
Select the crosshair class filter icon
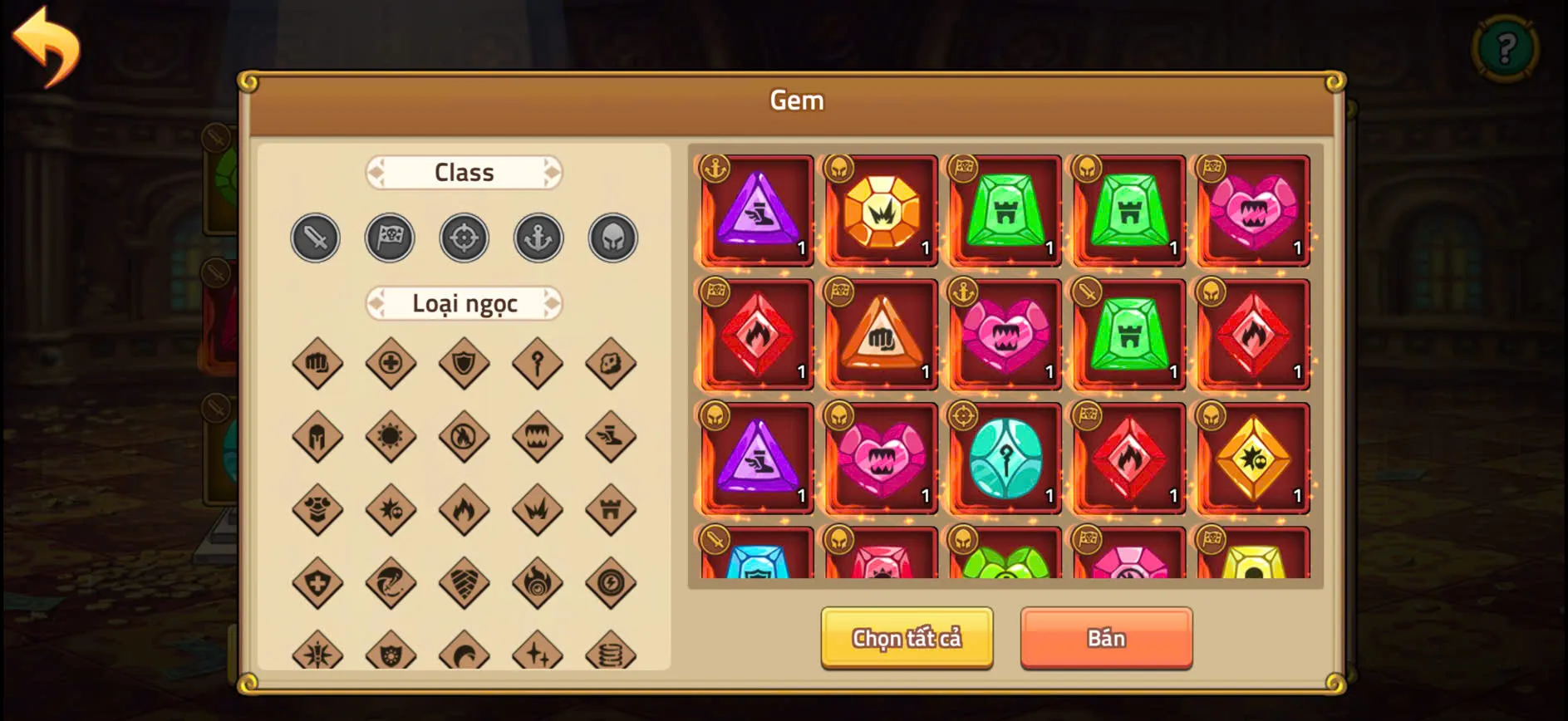pos(464,238)
